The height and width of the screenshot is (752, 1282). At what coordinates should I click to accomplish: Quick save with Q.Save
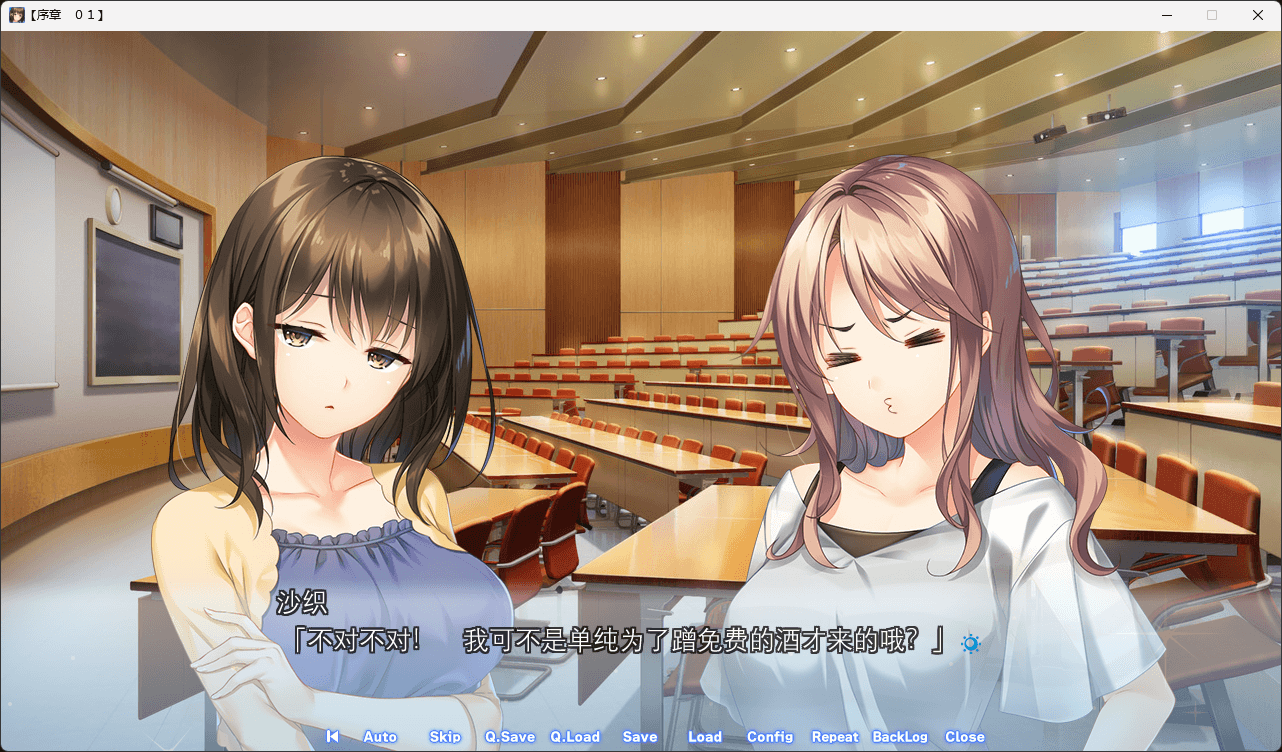510,737
